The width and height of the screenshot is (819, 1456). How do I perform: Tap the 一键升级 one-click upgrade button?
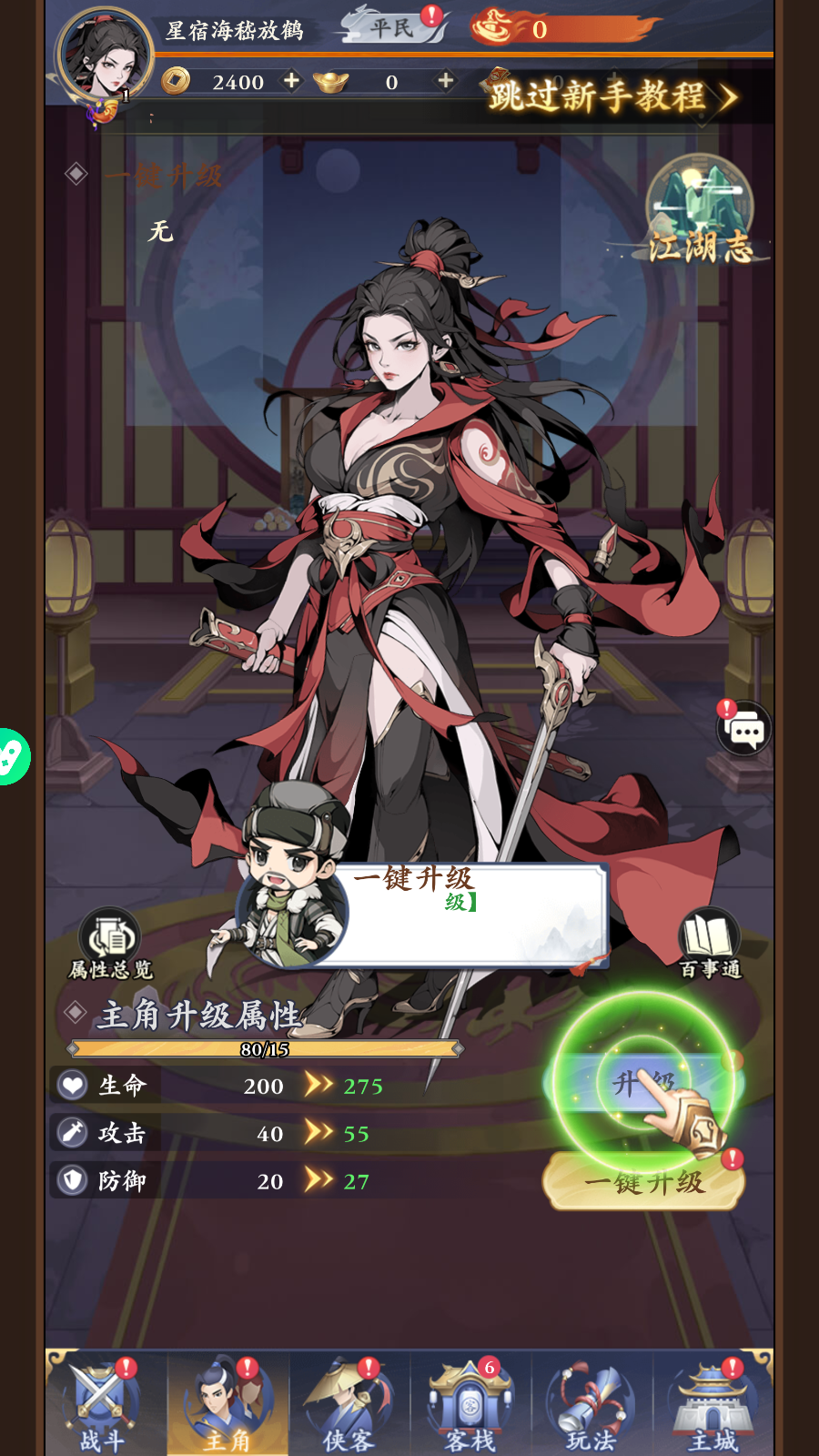tap(643, 1181)
